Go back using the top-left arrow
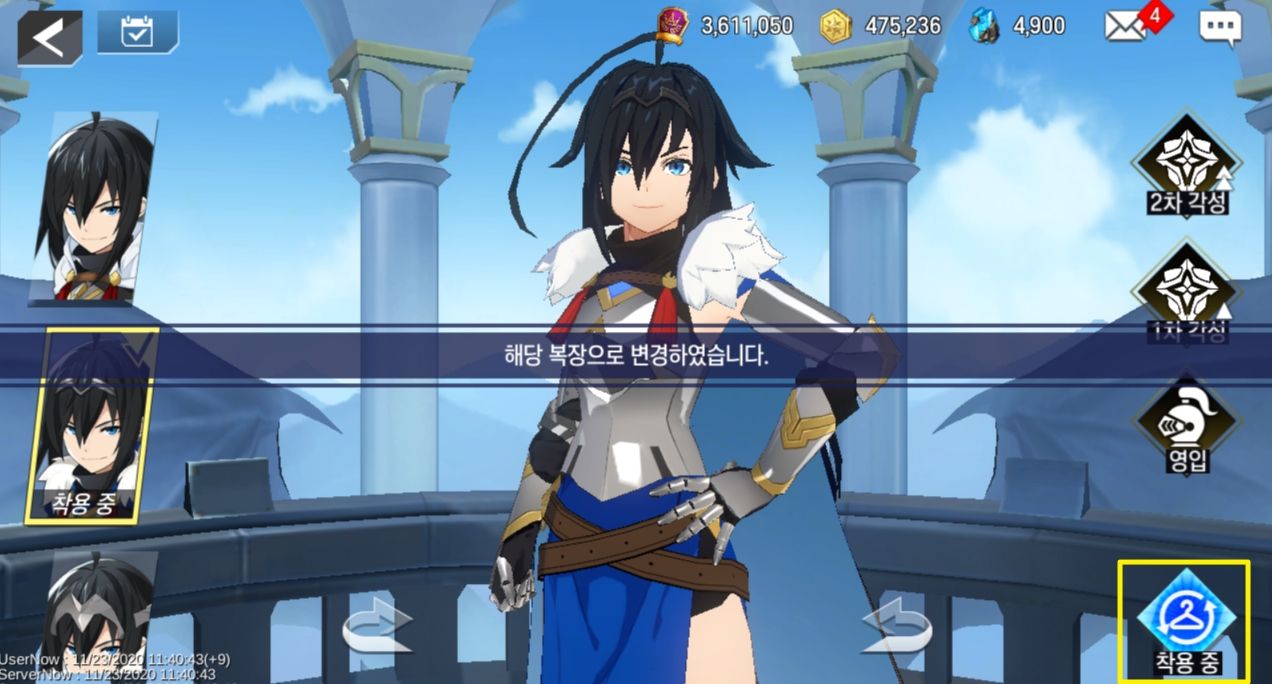Viewport: 1272px width, 684px height. (48, 38)
